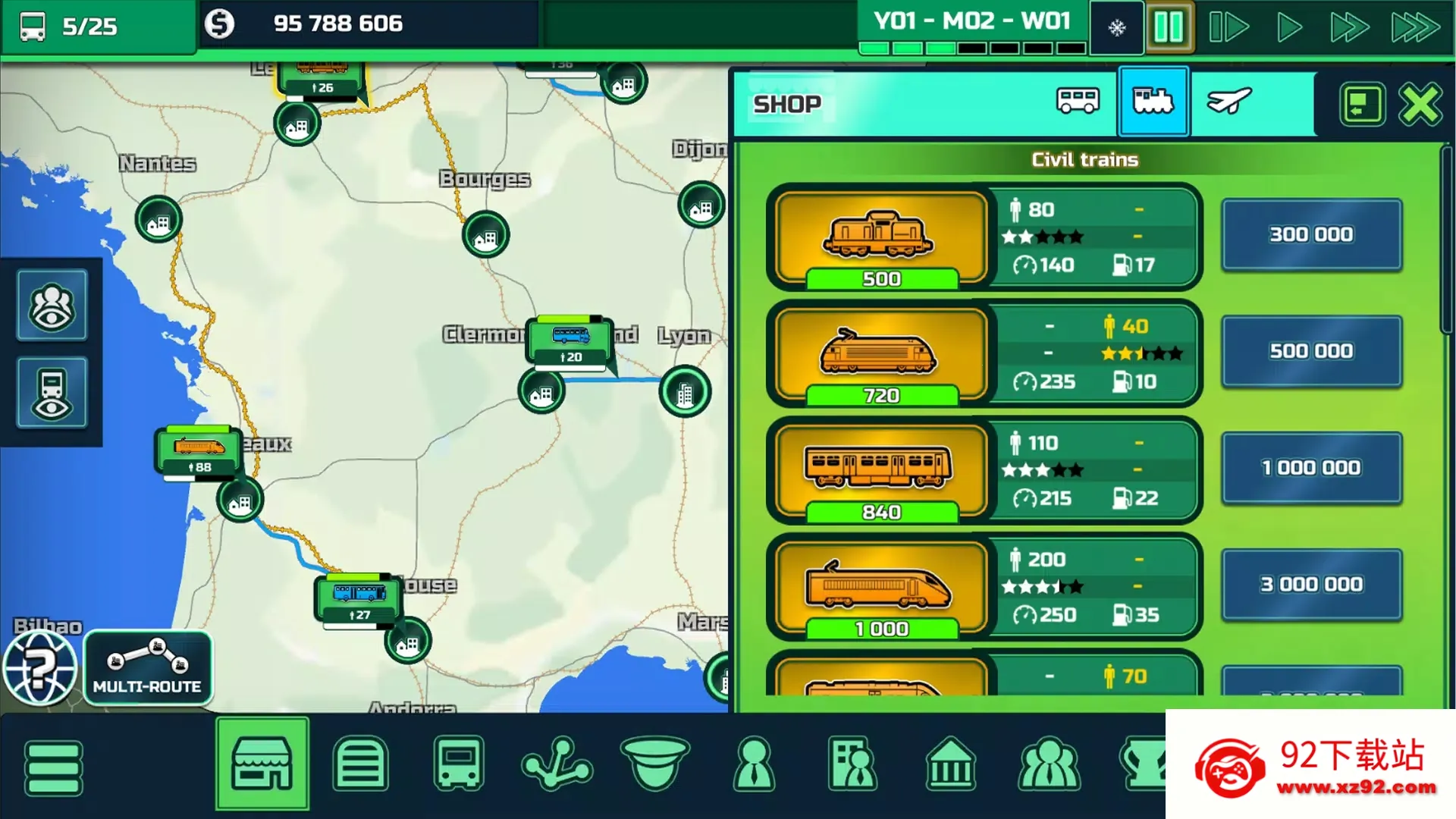Switch to the Planes shop tab
Image resolution: width=1456 pixels, height=819 pixels.
click(x=1228, y=102)
